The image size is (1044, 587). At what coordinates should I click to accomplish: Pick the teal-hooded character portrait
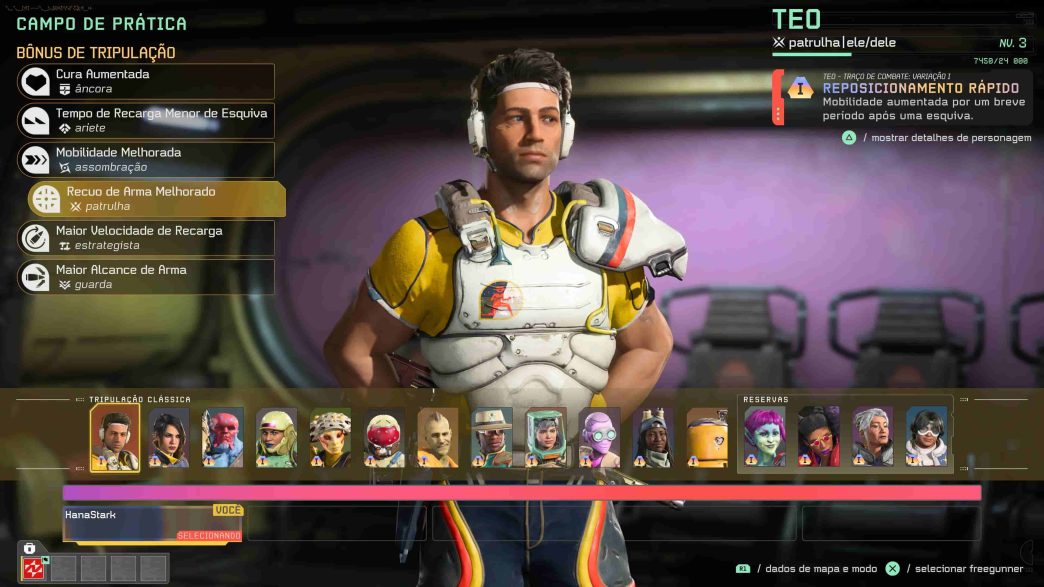pos(546,437)
